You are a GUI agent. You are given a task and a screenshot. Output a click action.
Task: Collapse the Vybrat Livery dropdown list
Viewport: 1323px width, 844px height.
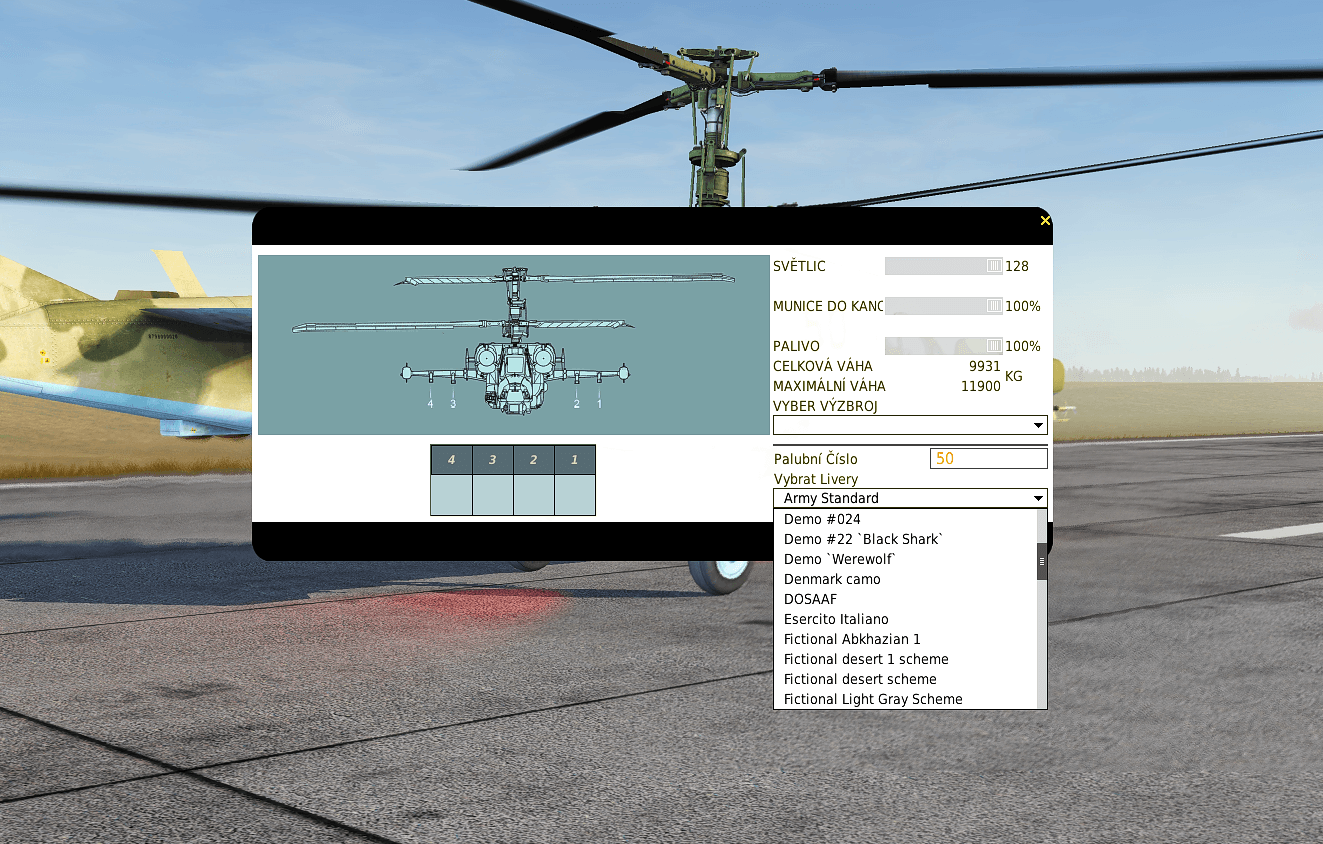(1038, 497)
